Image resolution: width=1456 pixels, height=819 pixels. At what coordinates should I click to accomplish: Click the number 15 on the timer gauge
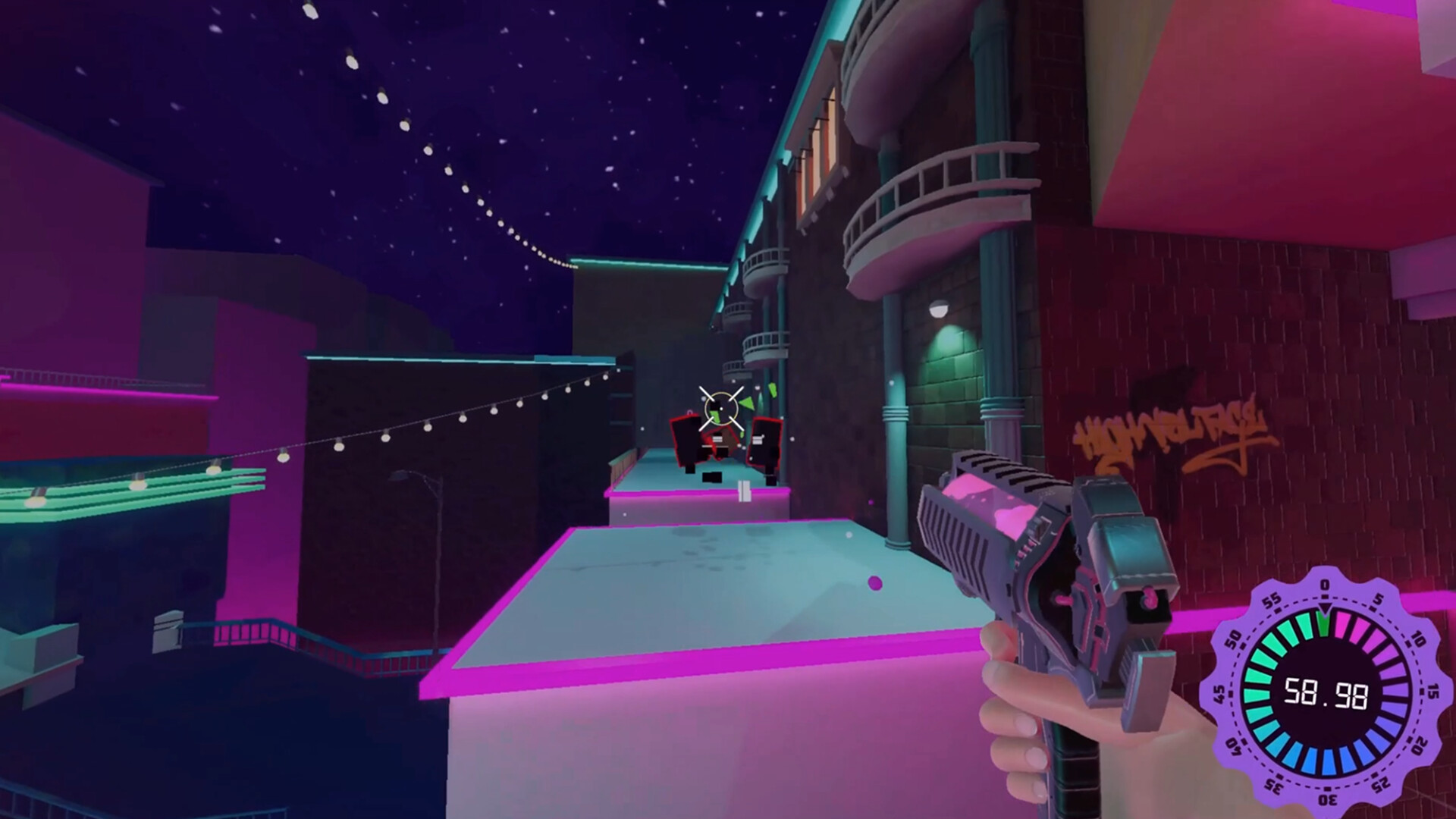click(x=1432, y=692)
